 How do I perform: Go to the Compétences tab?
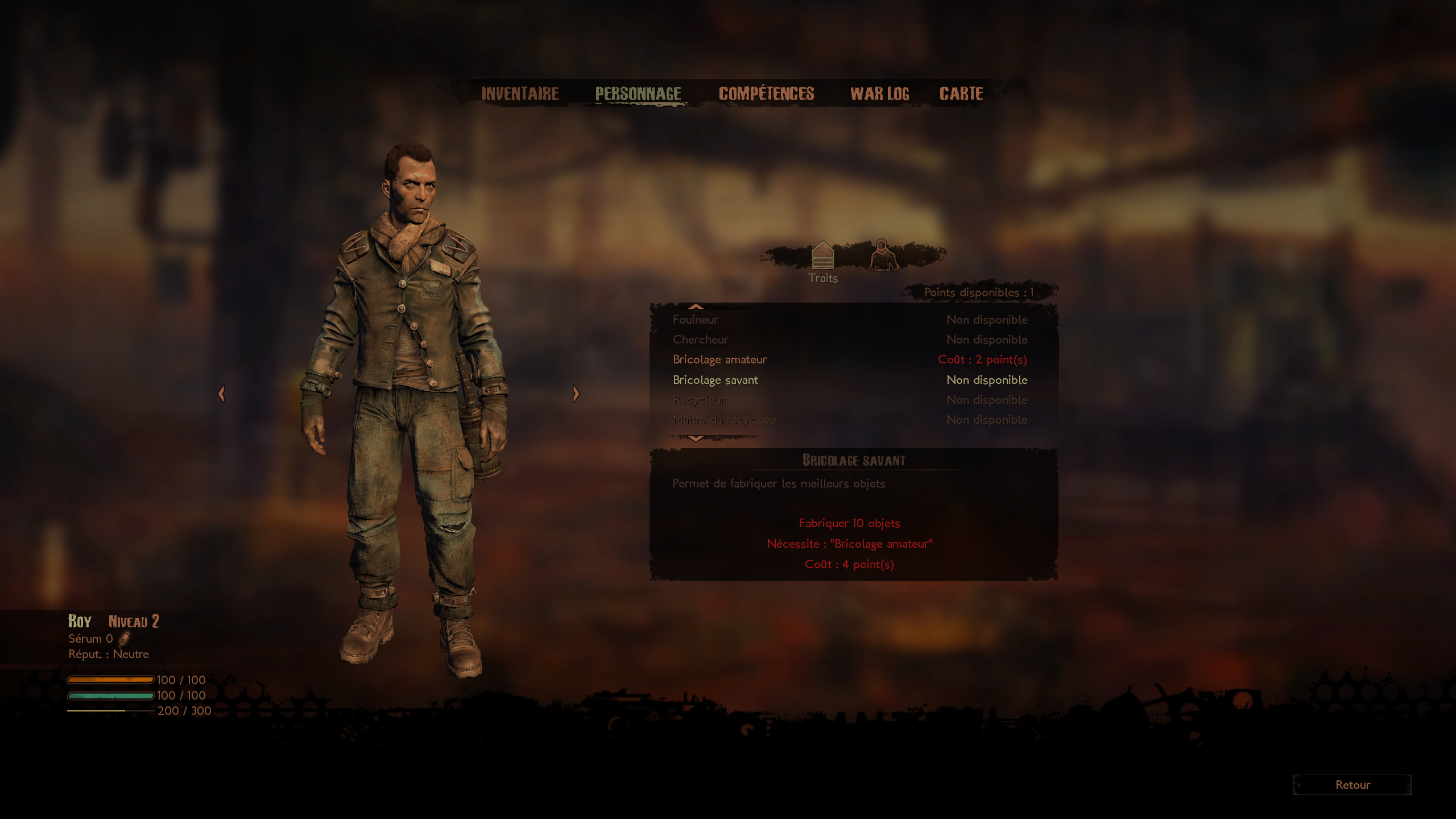766,94
